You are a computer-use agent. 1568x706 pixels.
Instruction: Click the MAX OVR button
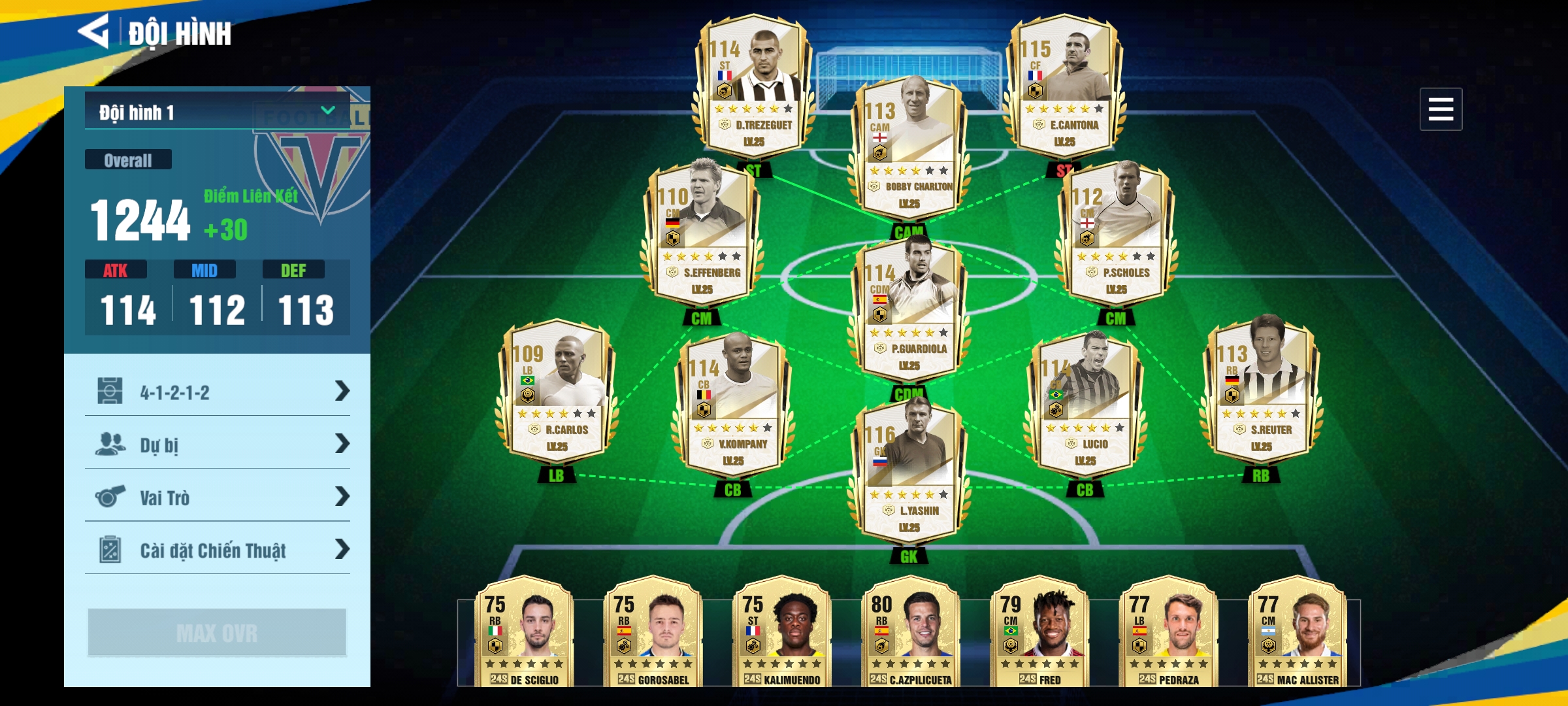[217, 632]
